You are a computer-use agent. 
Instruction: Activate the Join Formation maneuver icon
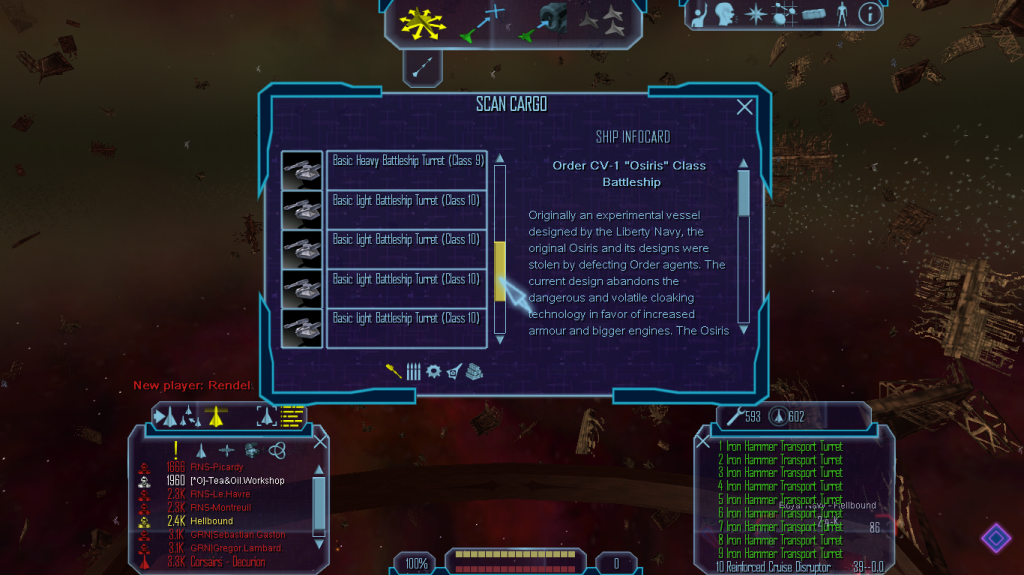coord(601,19)
